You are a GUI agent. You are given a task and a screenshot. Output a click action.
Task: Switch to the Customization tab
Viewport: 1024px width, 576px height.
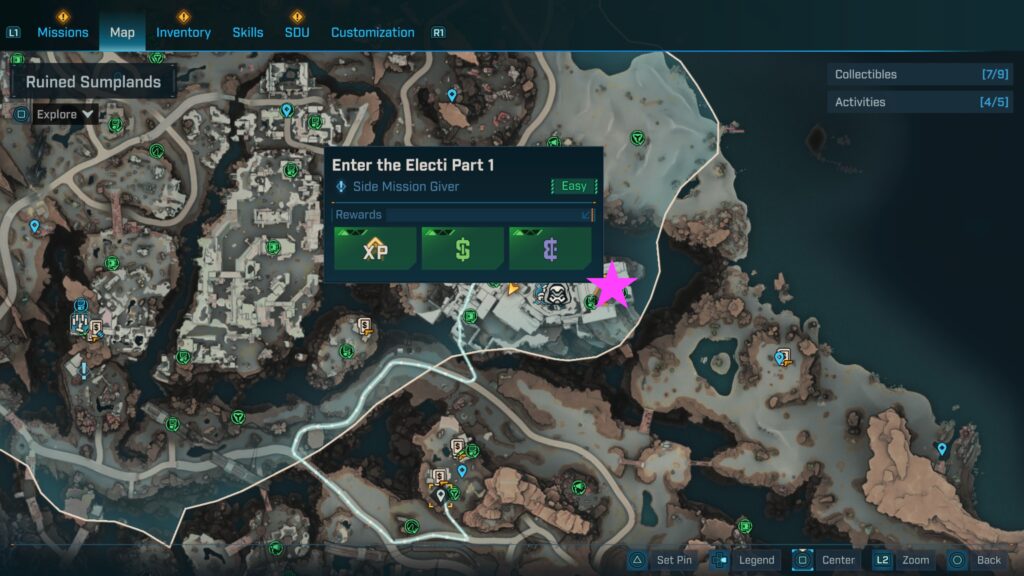tap(372, 32)
